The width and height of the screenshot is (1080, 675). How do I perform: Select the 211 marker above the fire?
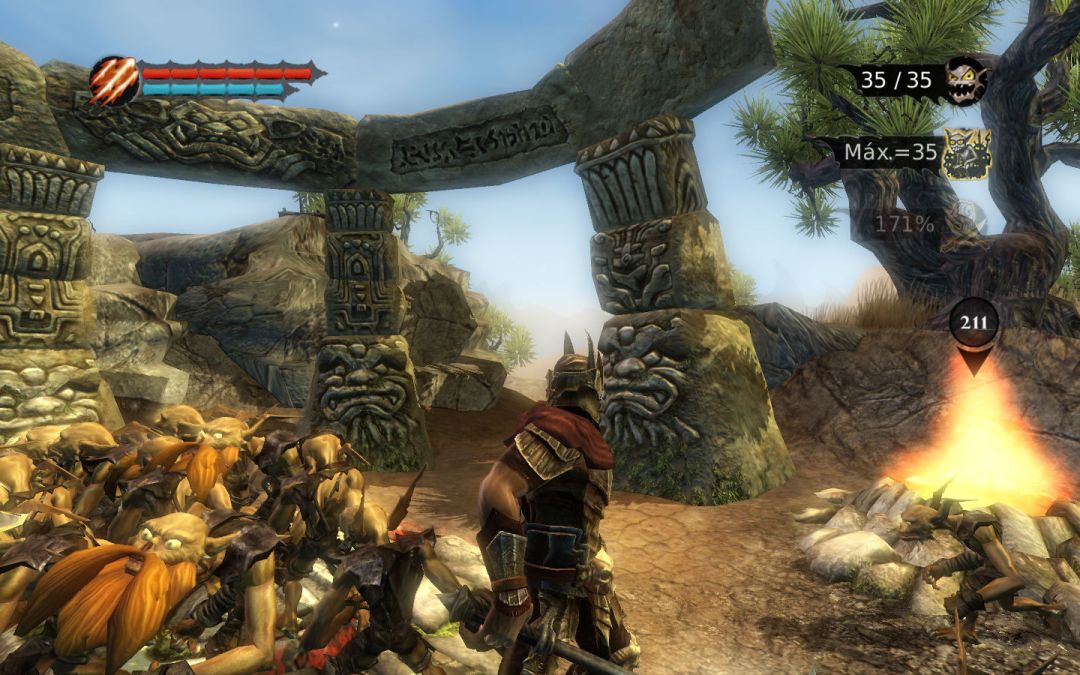[x=974, y=324]
